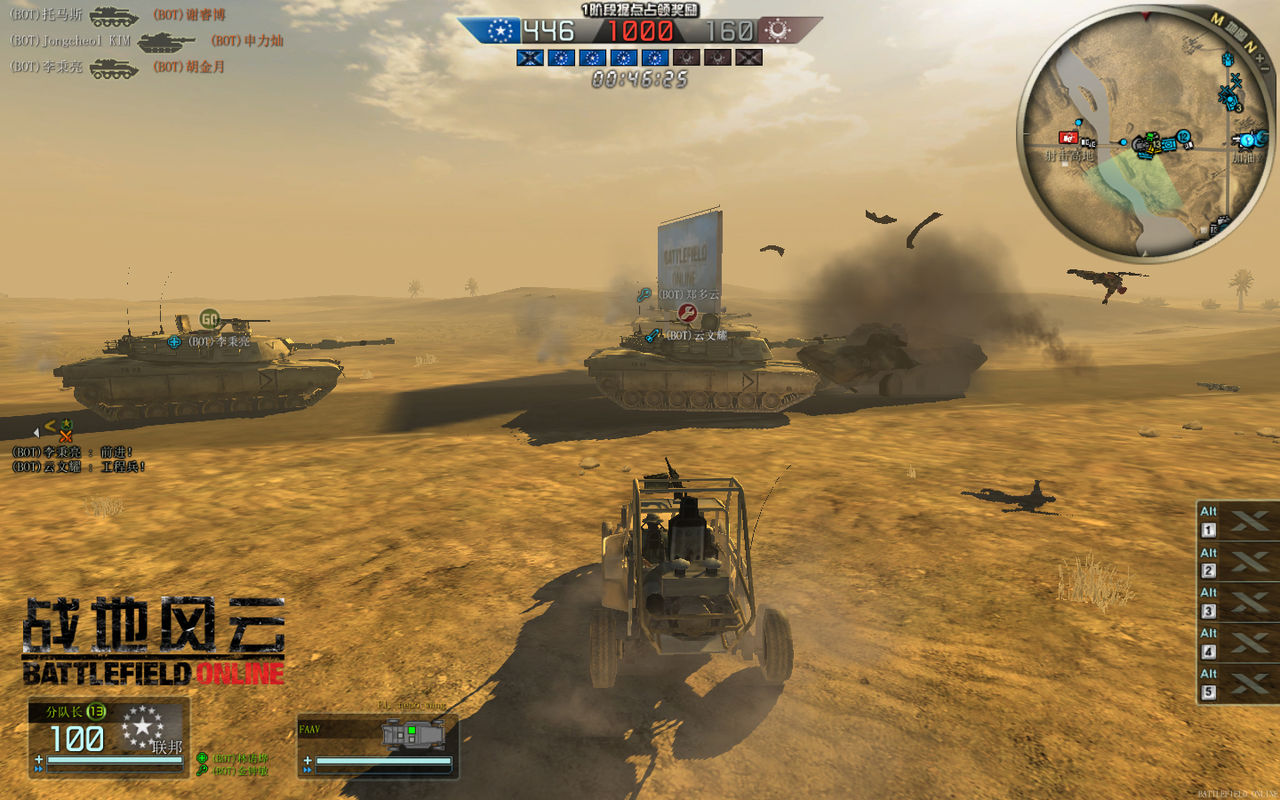1280x800 pixels.
Task: Select the squad leader 13 badge
Action: pos(96,711)
